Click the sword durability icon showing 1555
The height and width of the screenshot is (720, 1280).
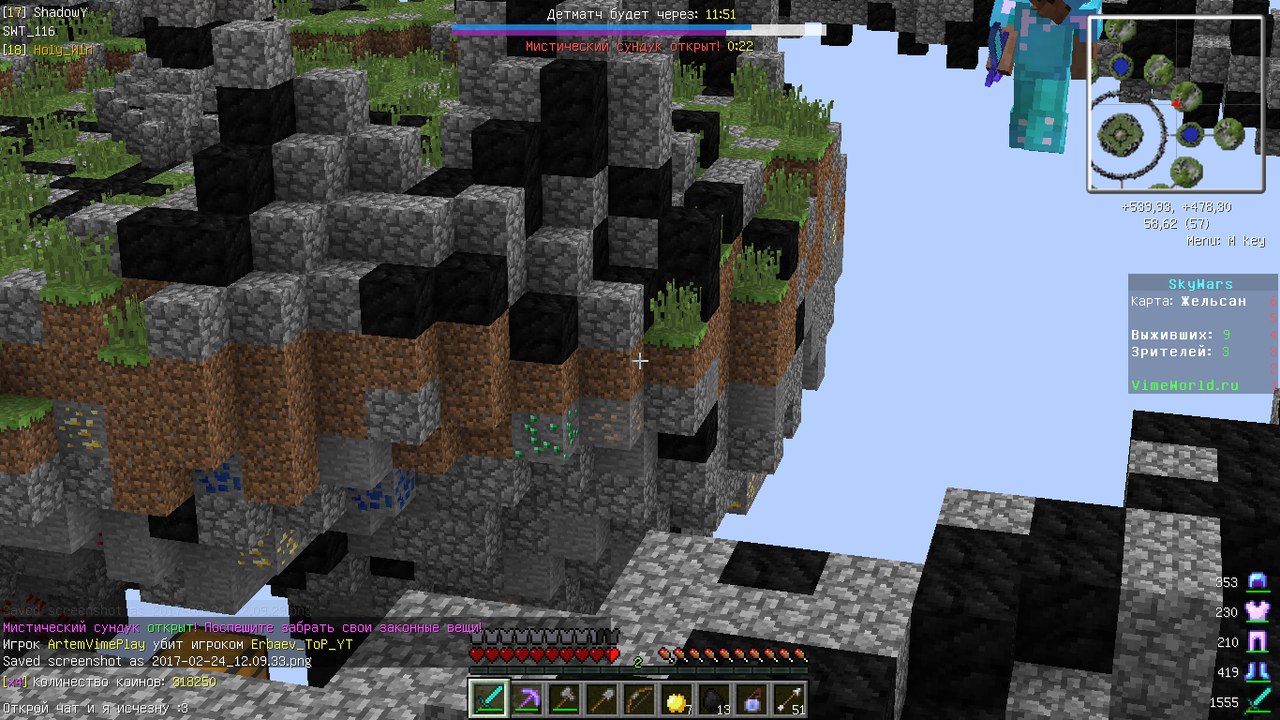[x=1257, y=702]
